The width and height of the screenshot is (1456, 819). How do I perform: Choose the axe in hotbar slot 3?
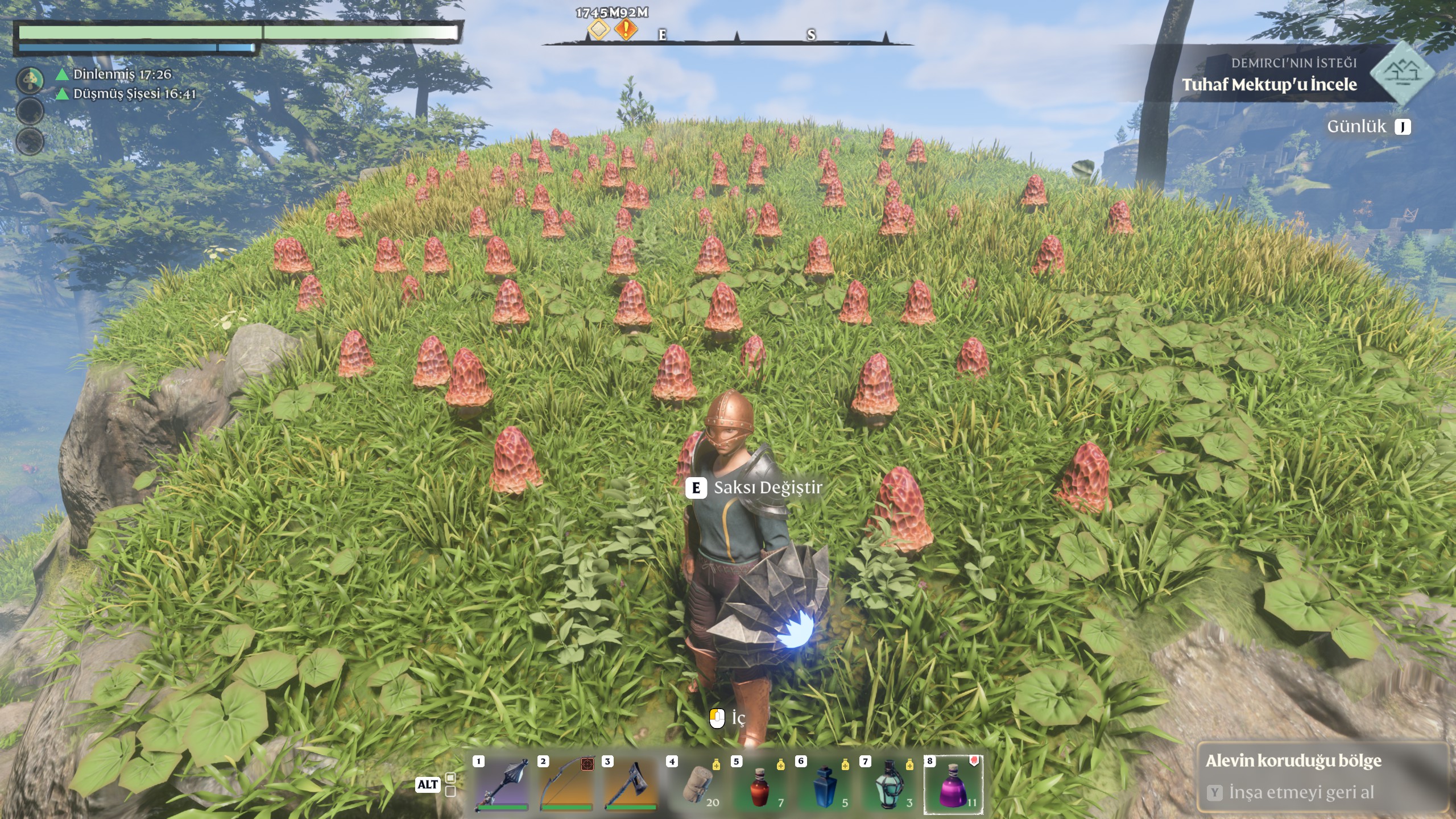click(x=631, y=784)
